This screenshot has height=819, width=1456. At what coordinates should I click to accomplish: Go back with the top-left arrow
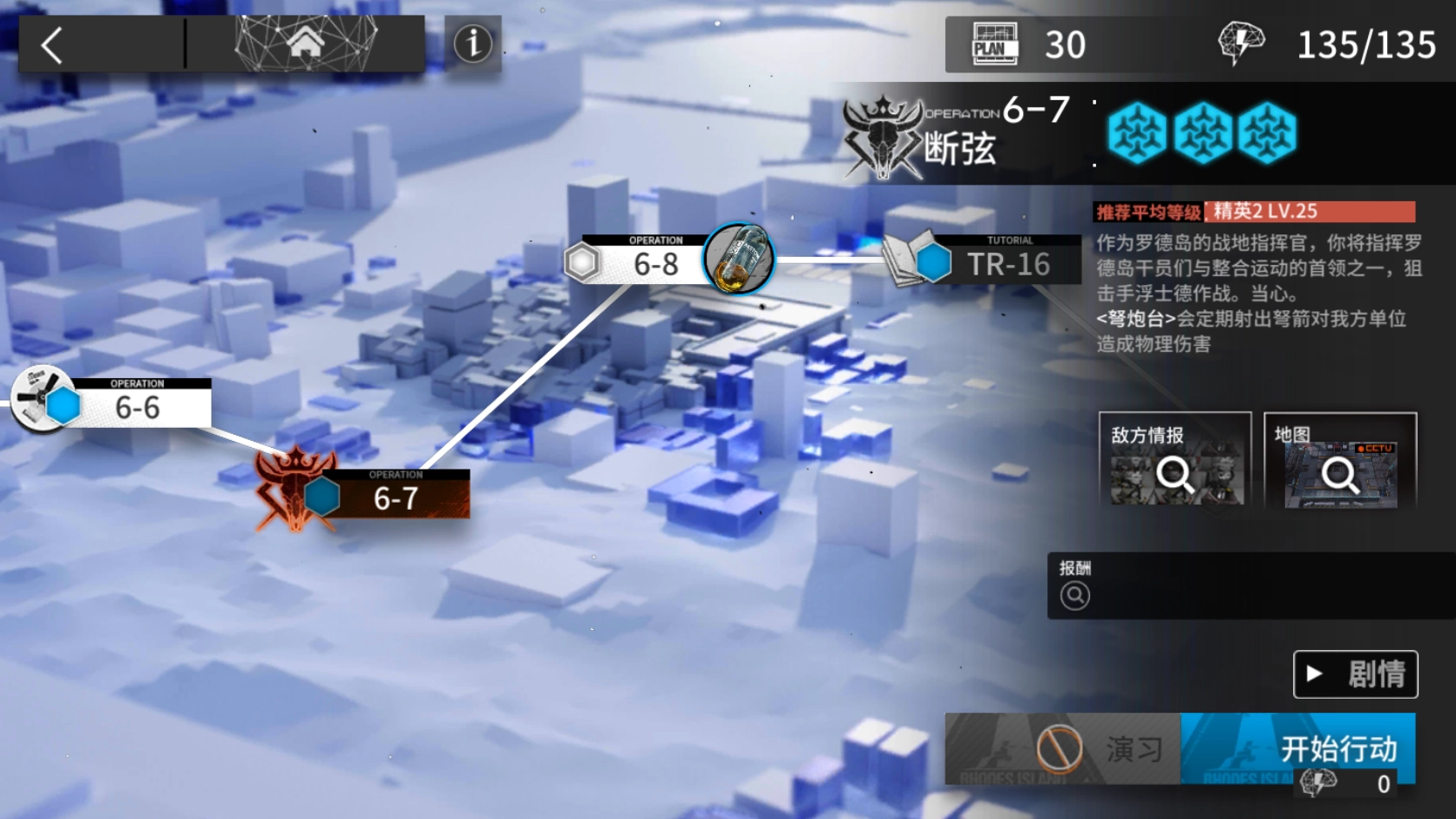click(x=52, y=44)
